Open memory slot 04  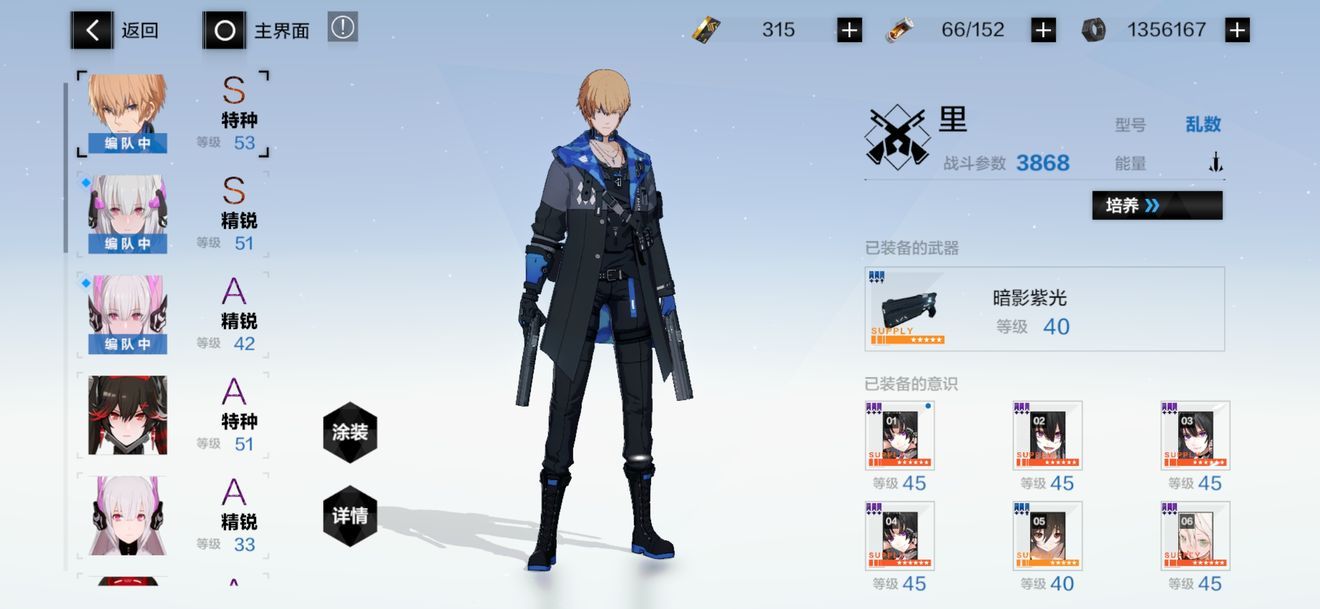click(900, 535)
